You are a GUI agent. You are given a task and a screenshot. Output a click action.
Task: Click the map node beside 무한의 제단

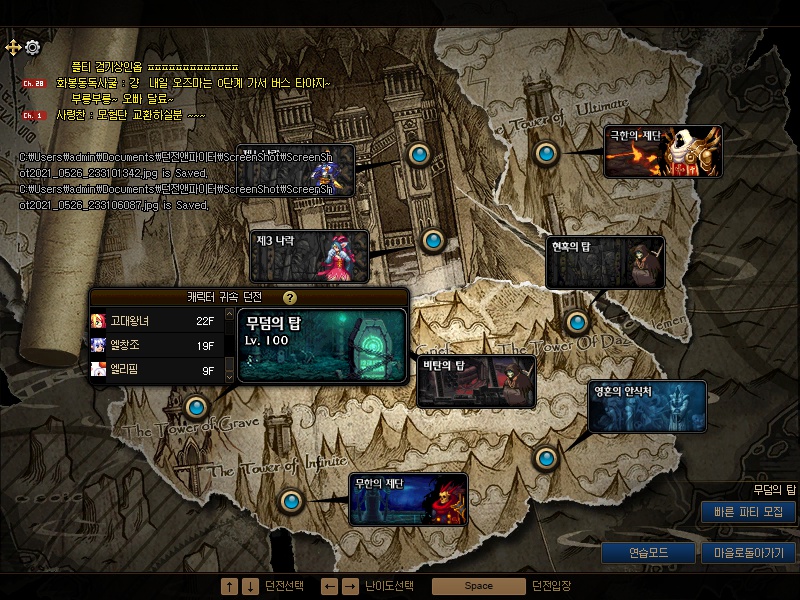(291, 500)
